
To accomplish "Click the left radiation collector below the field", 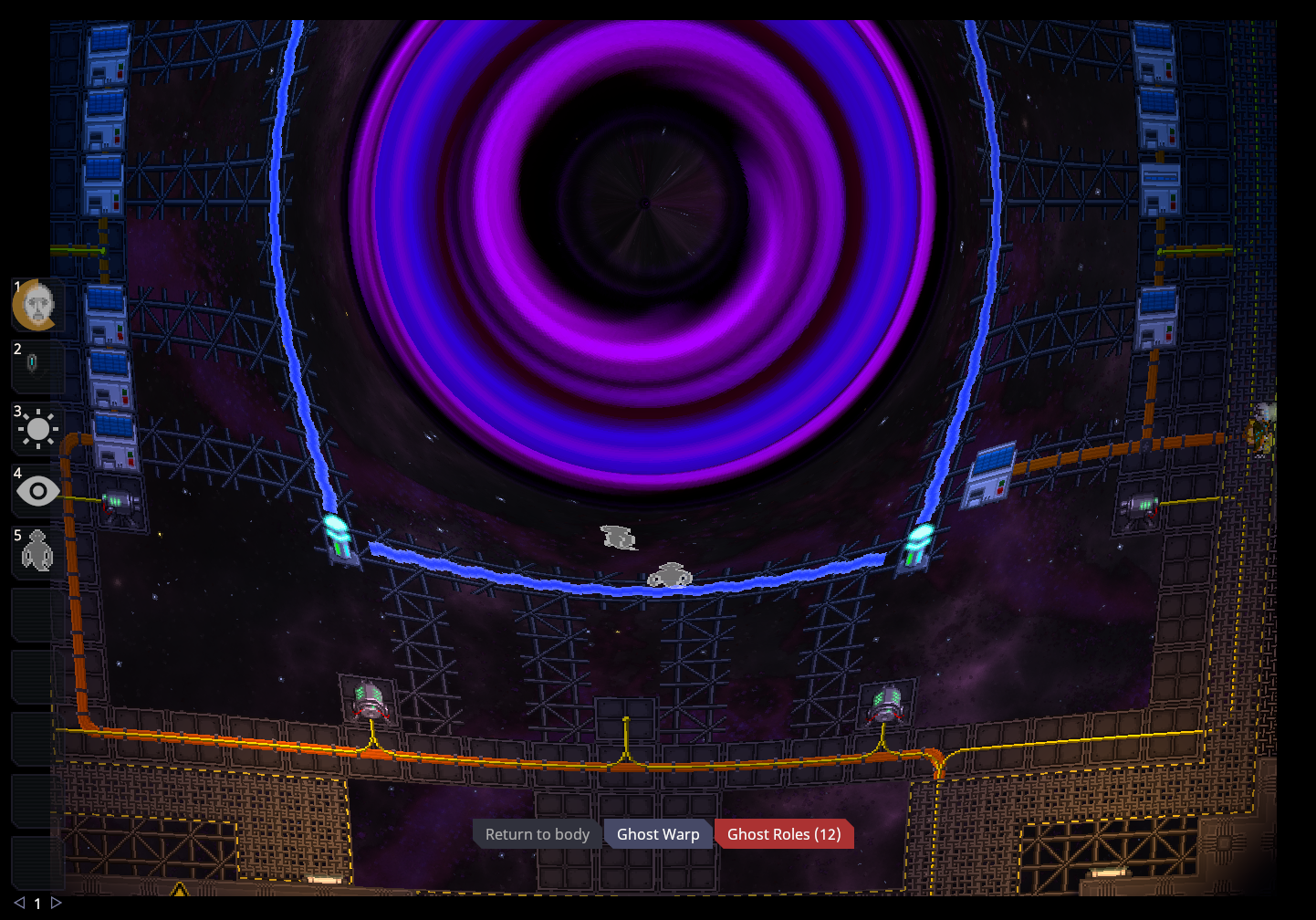I will pos(369,701).
